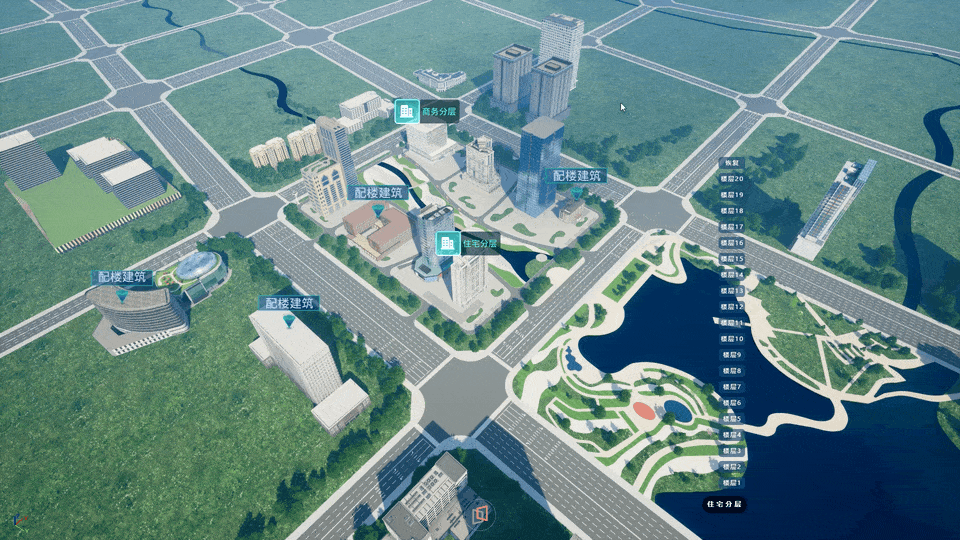The height and width of the screenshot is (540, 960).
Task: Select 楼层20 in the floor list
Action: click(x=732, y=178)
